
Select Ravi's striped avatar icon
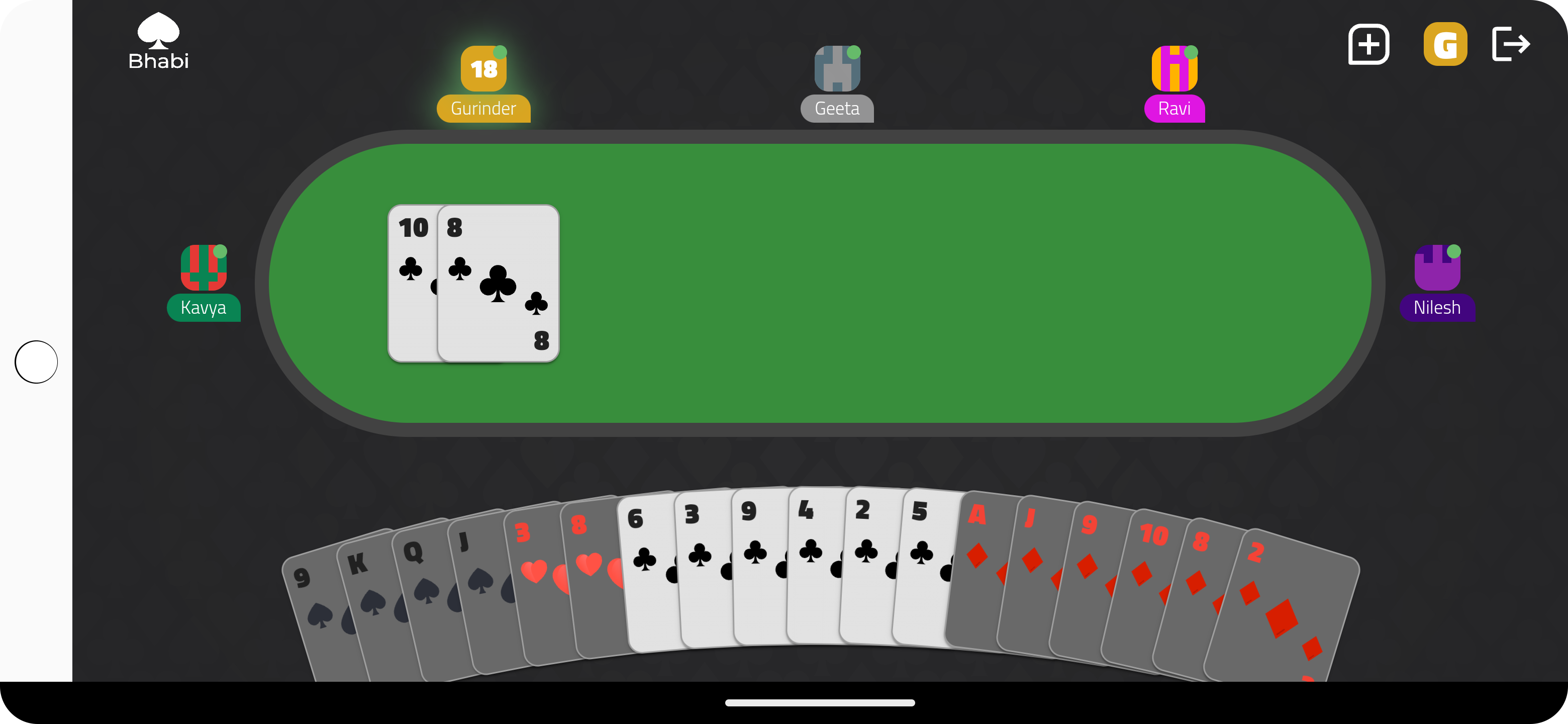pos(1174,69)
